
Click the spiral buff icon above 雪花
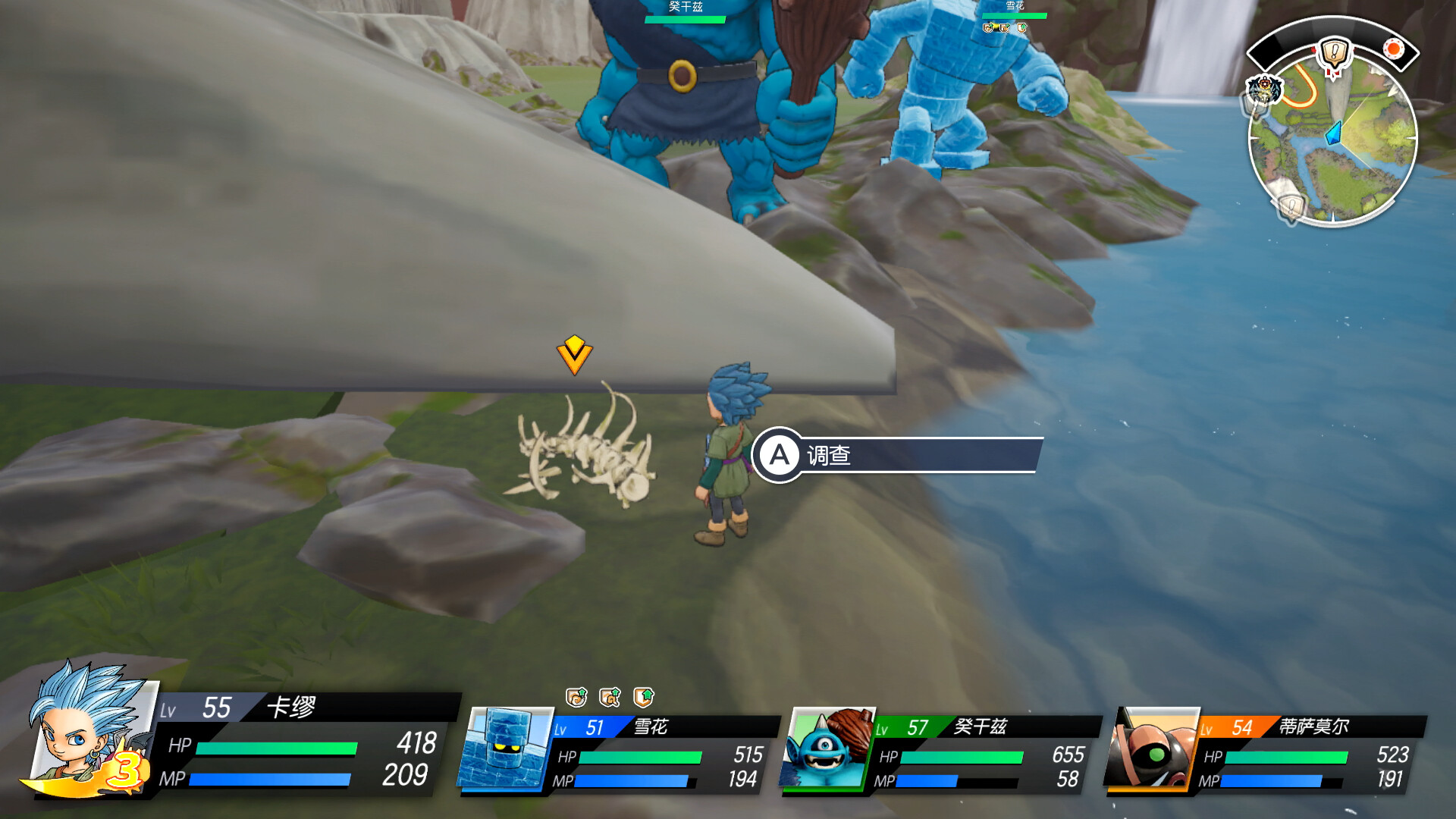pos(576,696)
